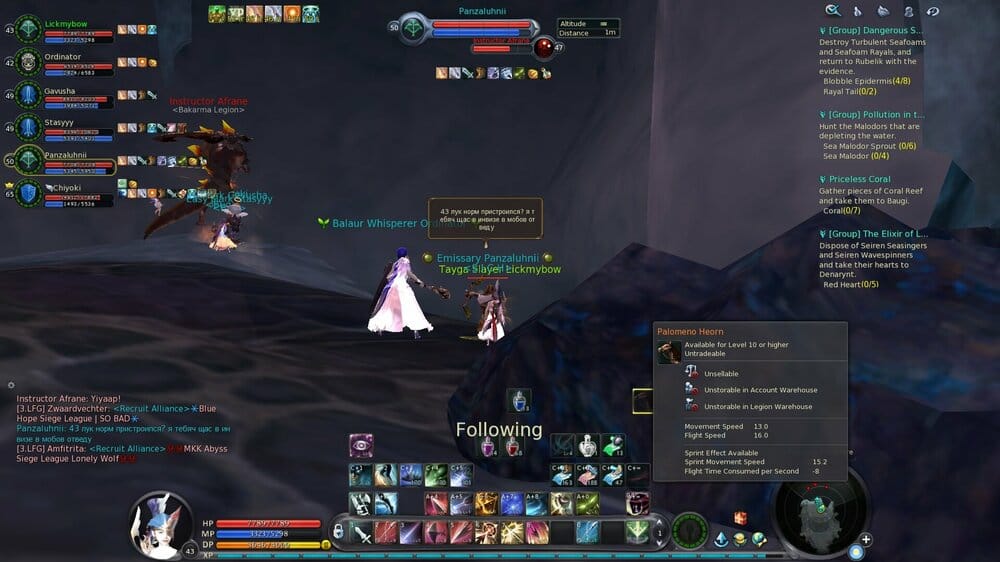
Task: Click the red gift box icon
Action: pyautogui.click(x=741, y=518)
